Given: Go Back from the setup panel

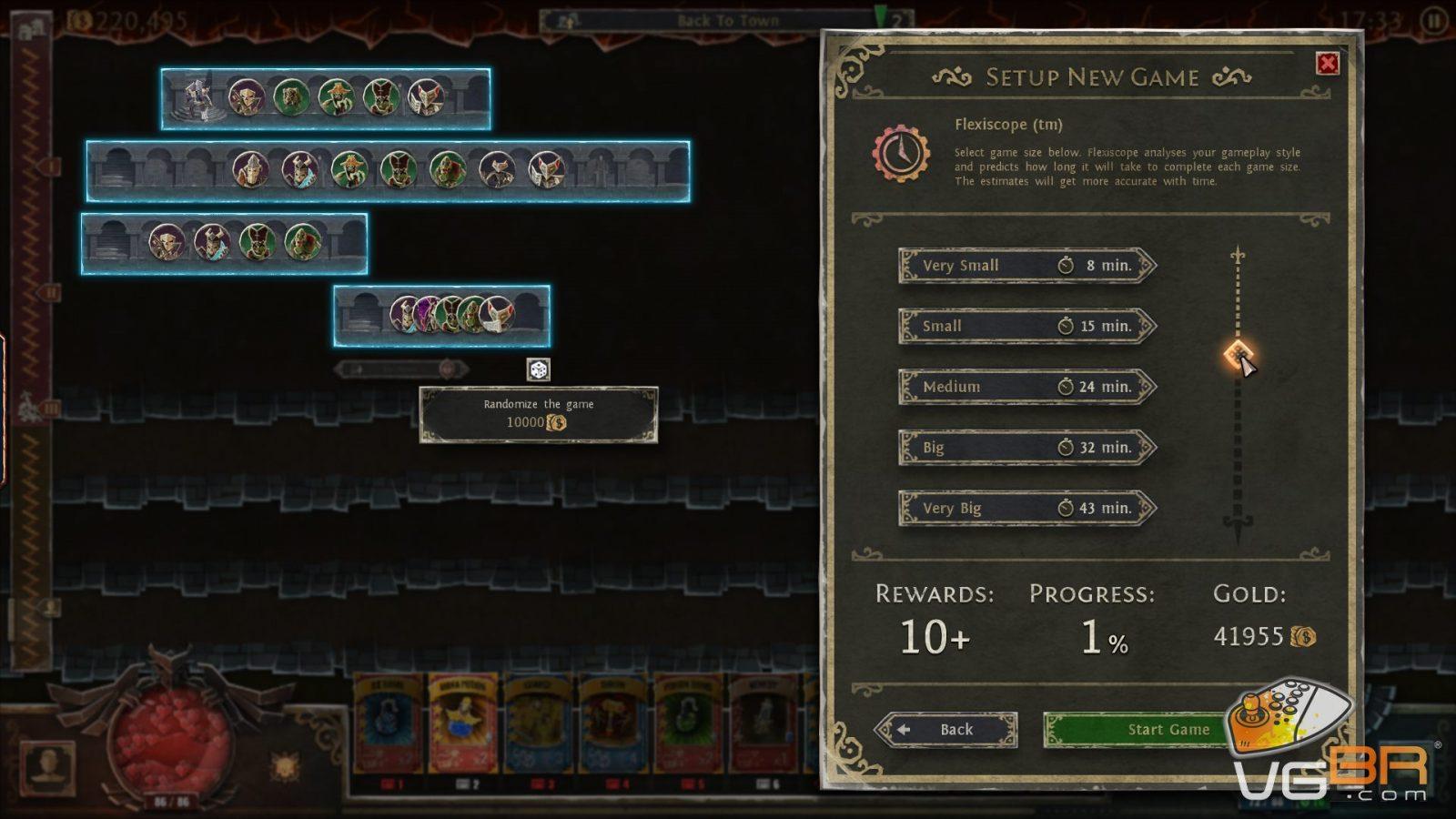Looking at the screenshot, I should tap(946, 730).
